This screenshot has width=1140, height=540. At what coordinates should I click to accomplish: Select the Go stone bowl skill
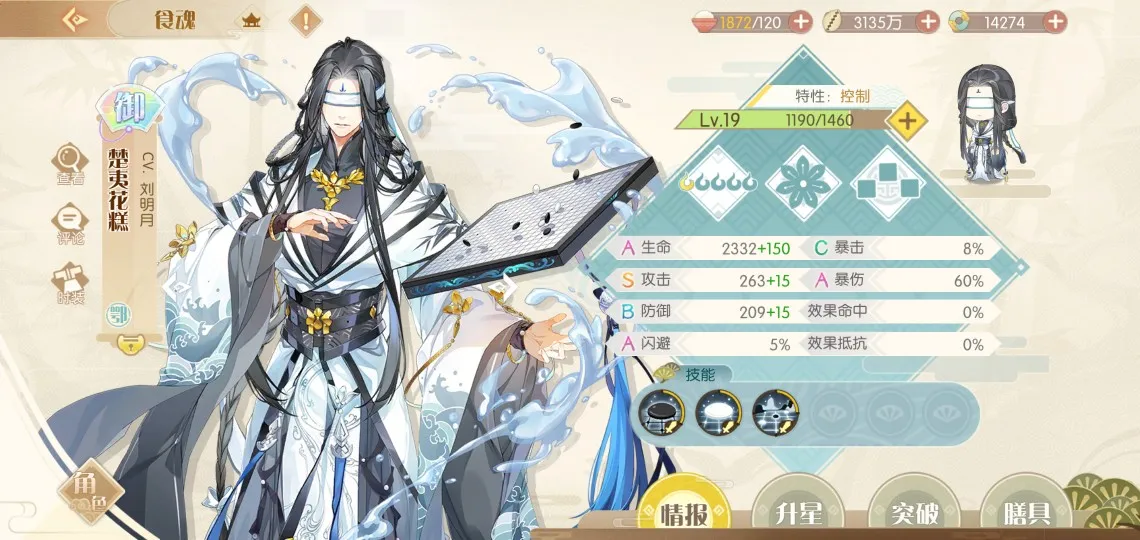tap(659, 411)
